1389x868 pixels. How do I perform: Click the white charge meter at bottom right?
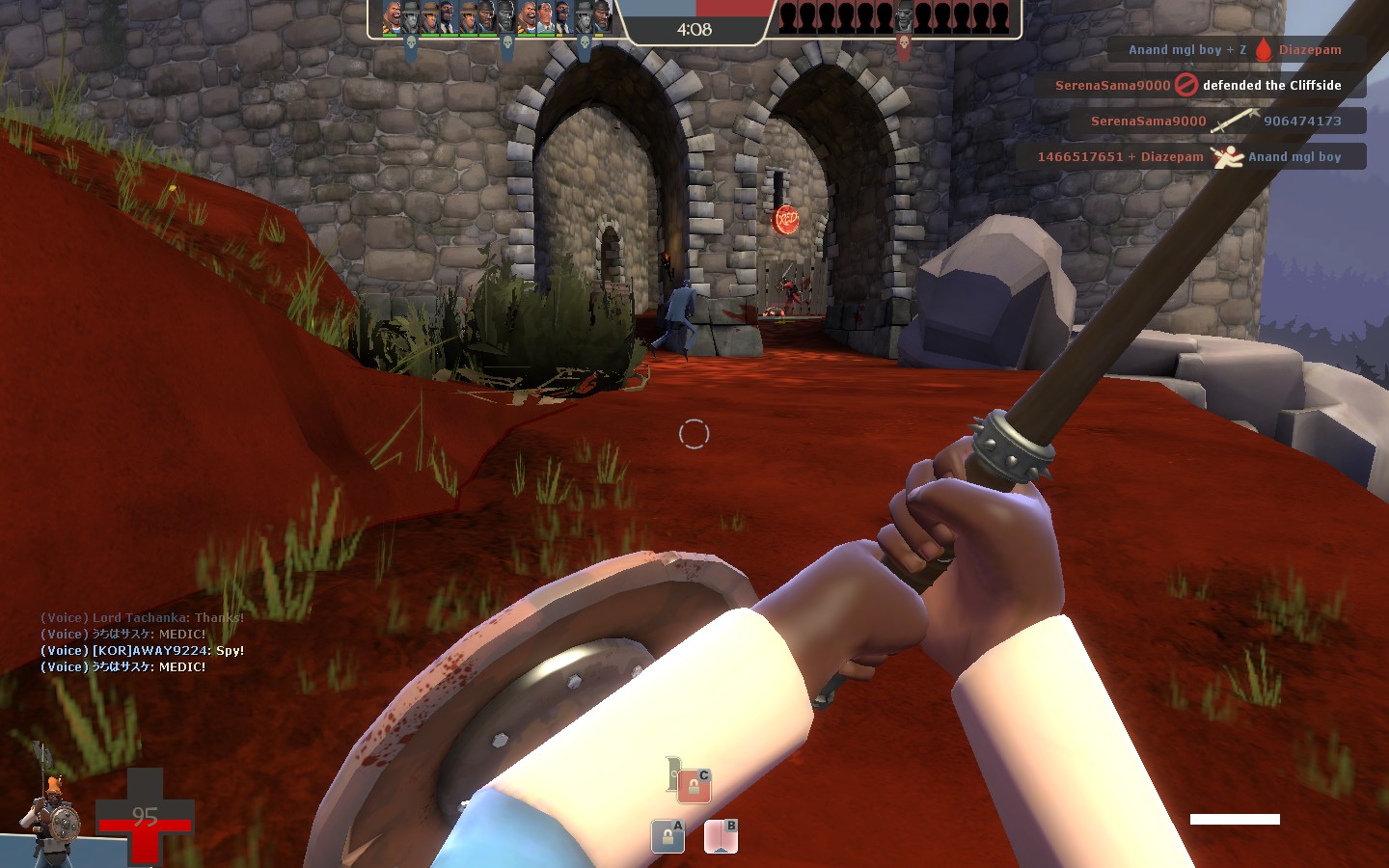coord(1235,818)
